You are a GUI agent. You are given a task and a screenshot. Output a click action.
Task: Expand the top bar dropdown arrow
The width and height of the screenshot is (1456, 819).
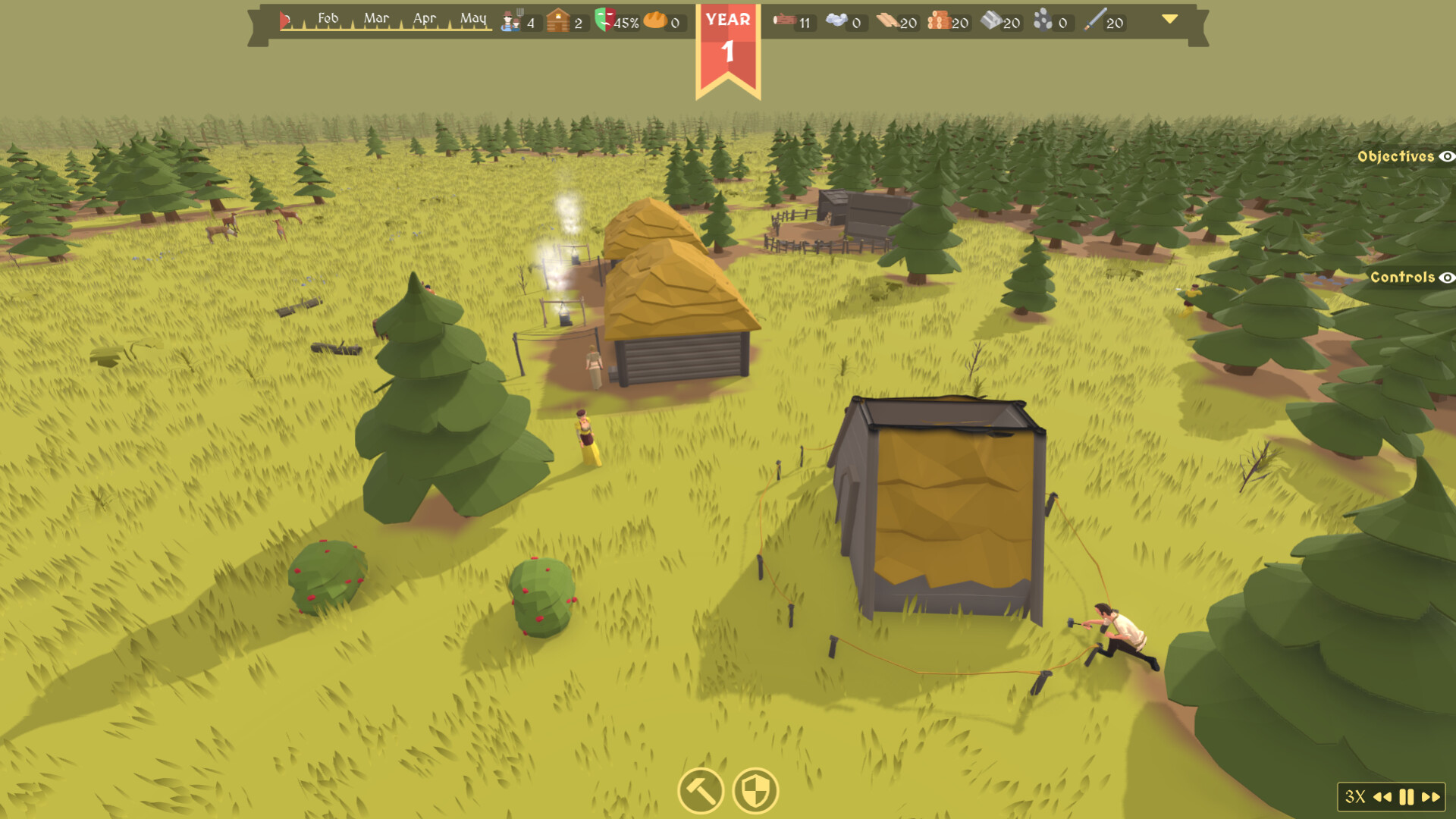coord(1169,20)
